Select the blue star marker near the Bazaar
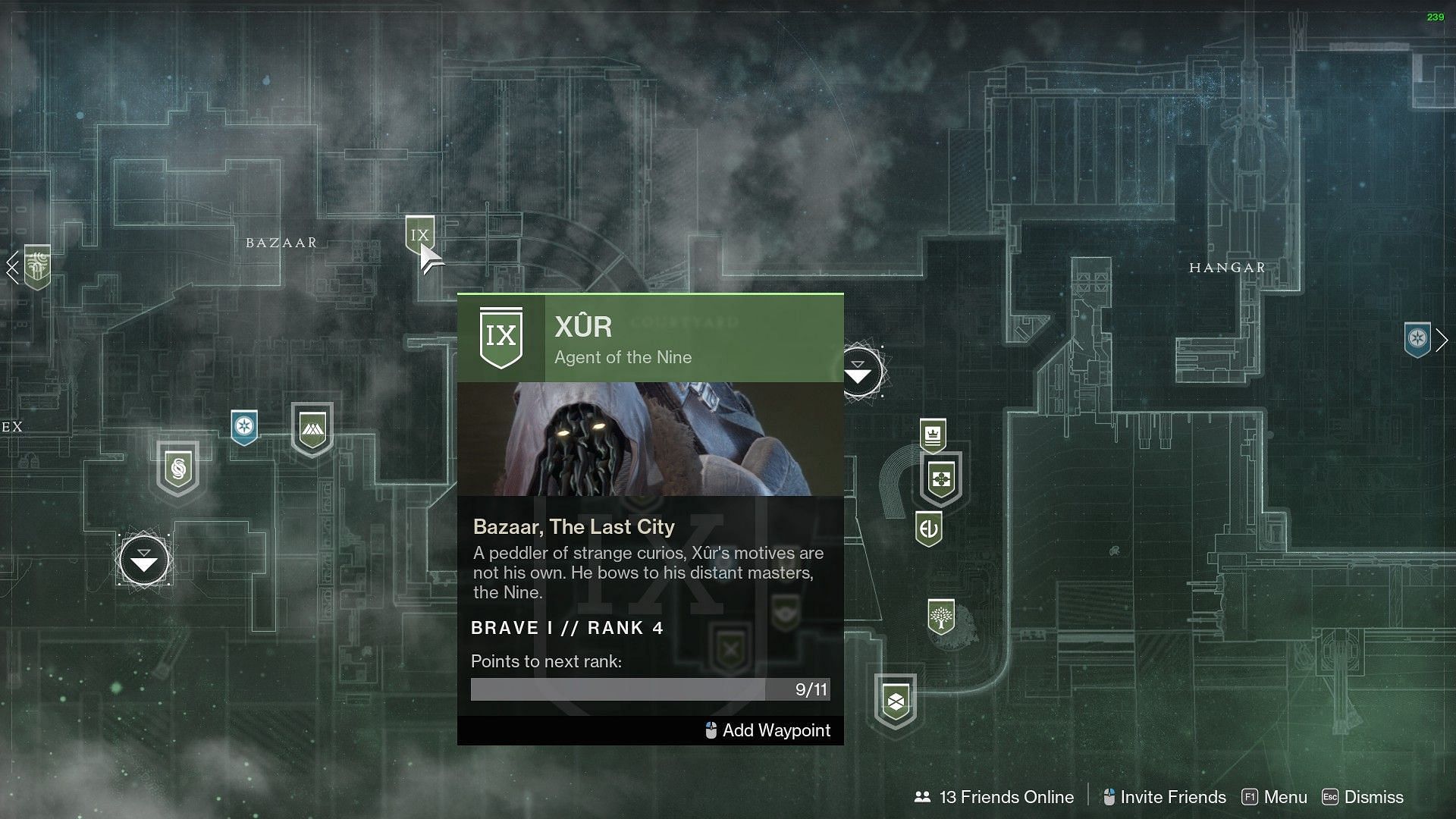 click(244, 427)
